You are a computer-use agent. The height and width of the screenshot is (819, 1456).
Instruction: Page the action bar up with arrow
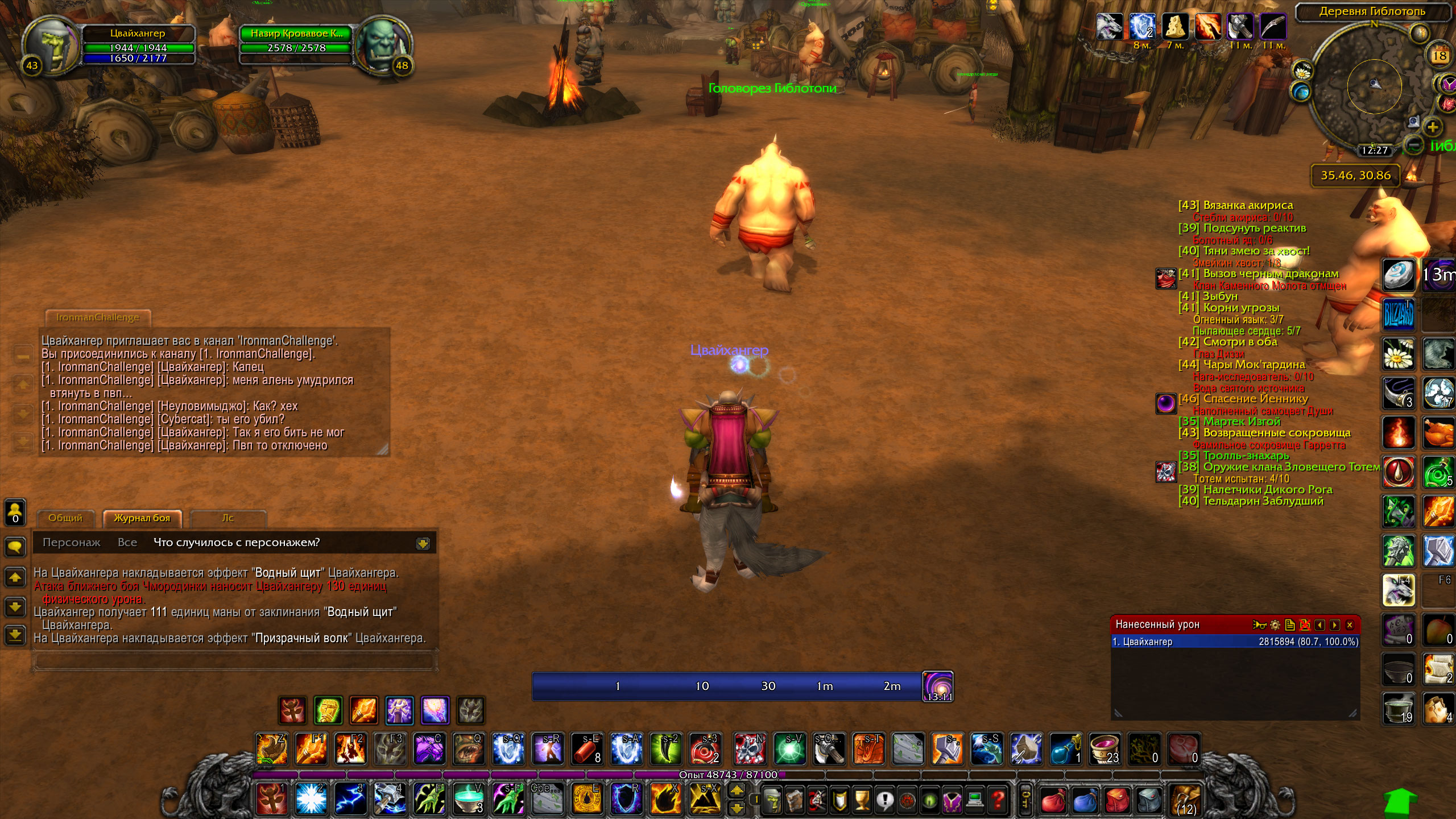pos(737,790)
